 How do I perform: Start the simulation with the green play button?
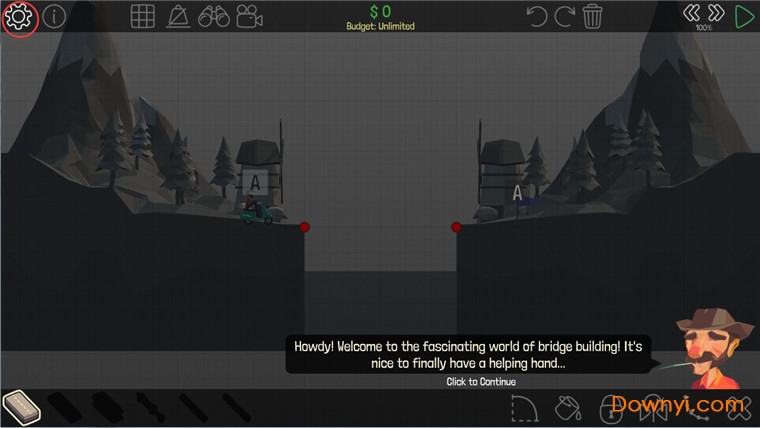744,16
